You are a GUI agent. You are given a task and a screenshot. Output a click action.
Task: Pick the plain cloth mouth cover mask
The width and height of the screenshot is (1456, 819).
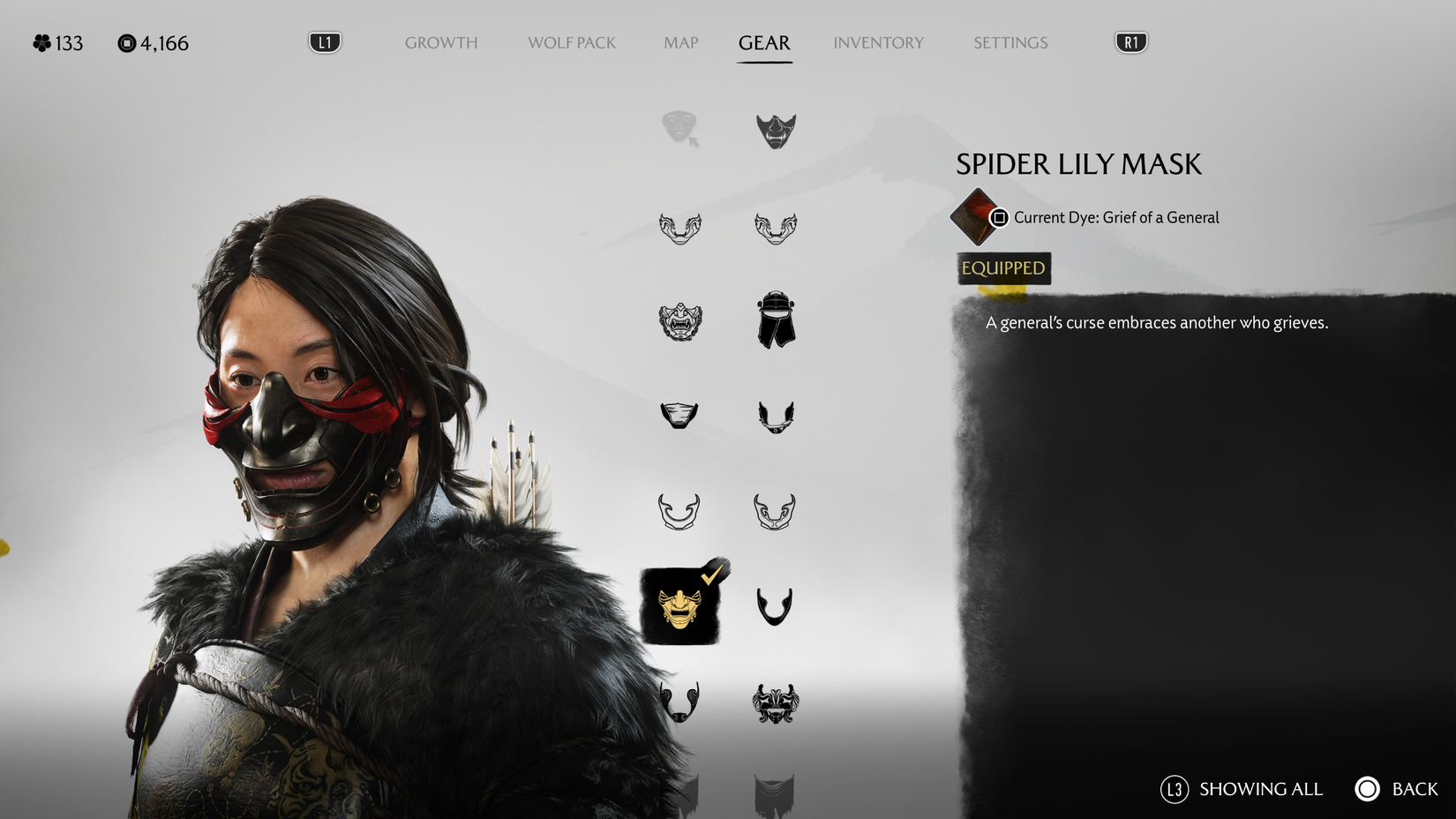[x=679, y=415]
